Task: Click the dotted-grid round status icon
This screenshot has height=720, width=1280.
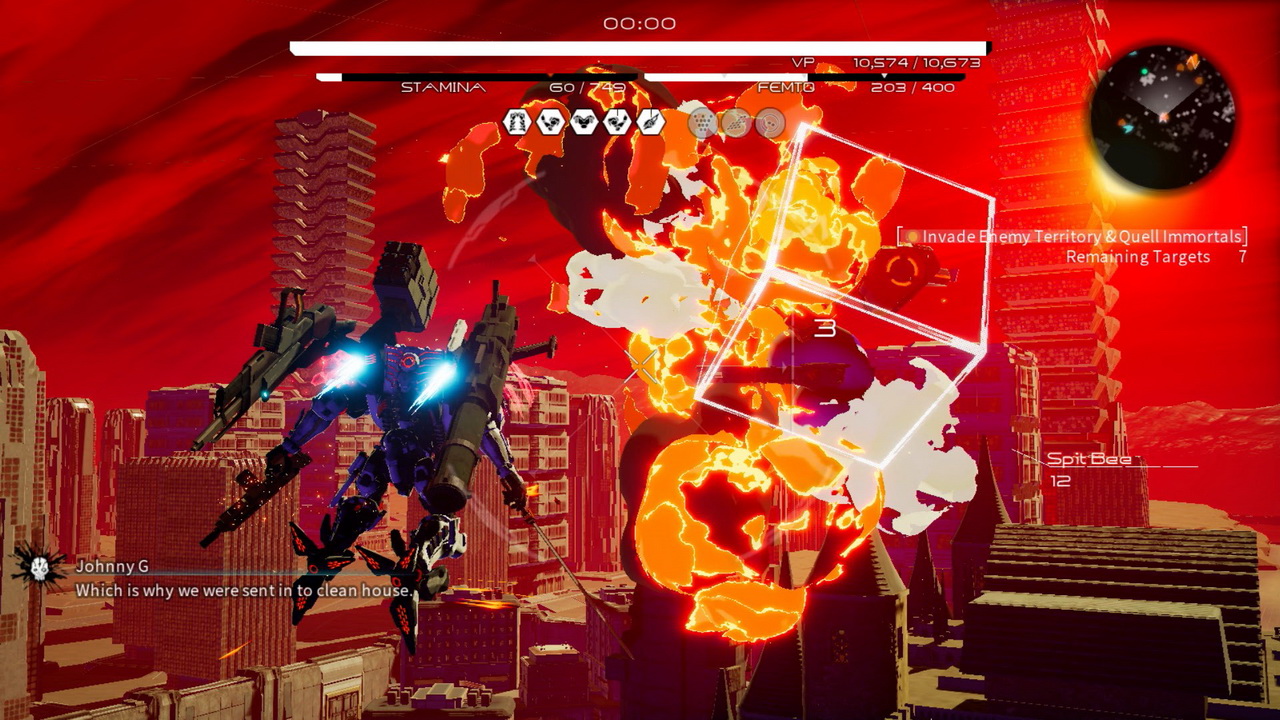Action: coord(703,123)
